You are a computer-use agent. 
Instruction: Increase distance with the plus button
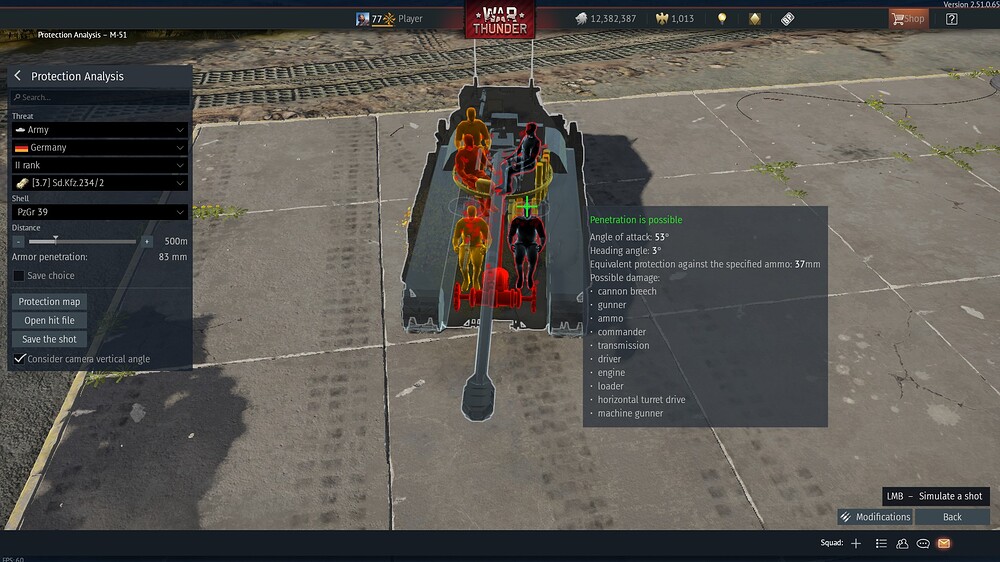[x=147, y=241]
